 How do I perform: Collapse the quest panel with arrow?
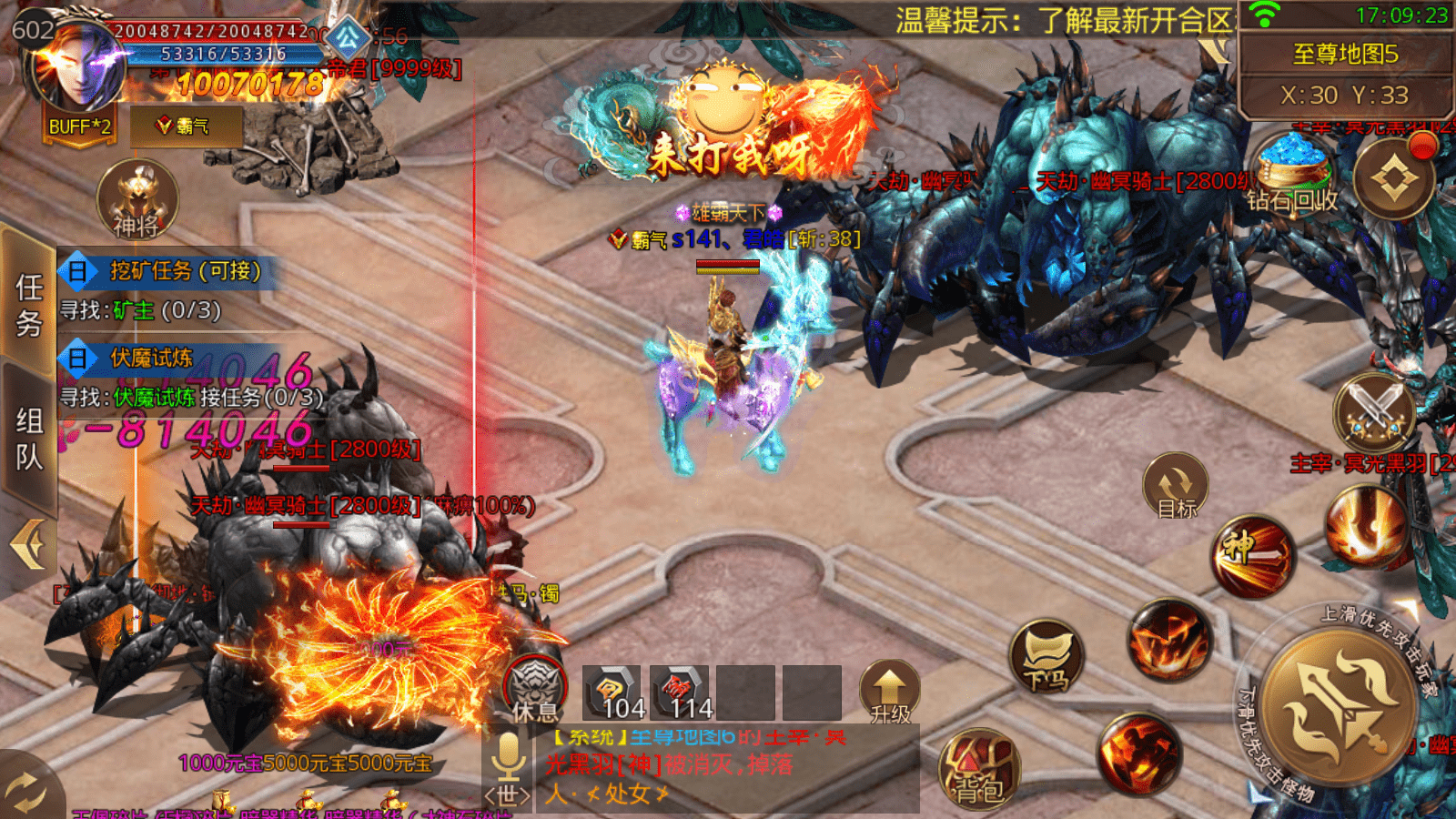(x=27, y=544)
